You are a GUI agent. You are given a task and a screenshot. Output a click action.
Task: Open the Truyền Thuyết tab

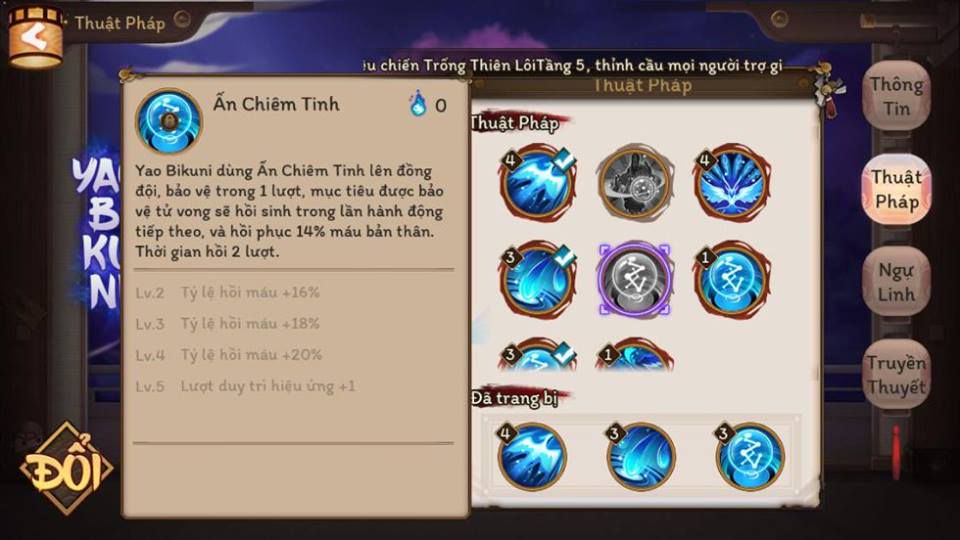click(x=896, y=374)
